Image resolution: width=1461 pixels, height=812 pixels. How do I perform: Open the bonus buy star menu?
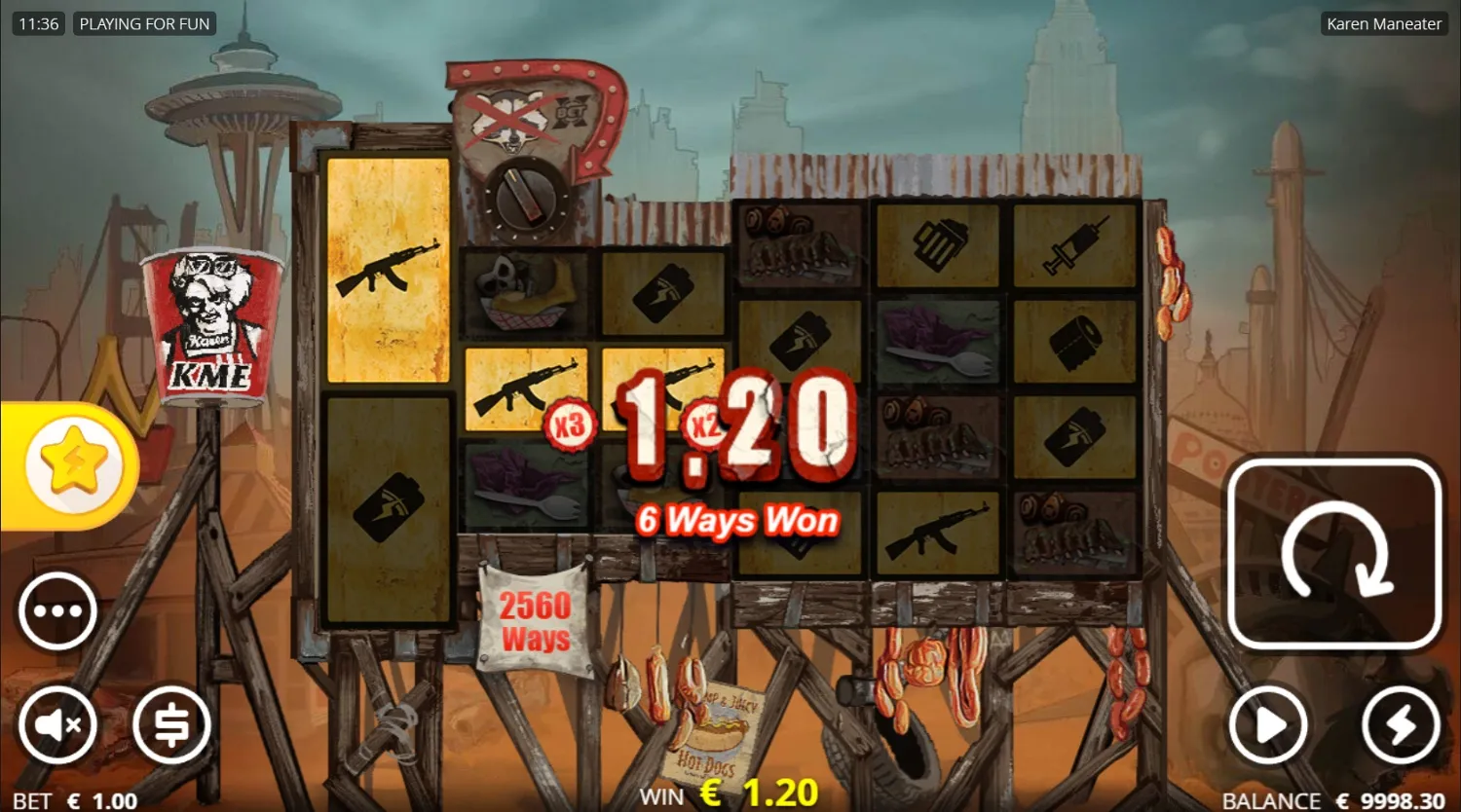70,464
